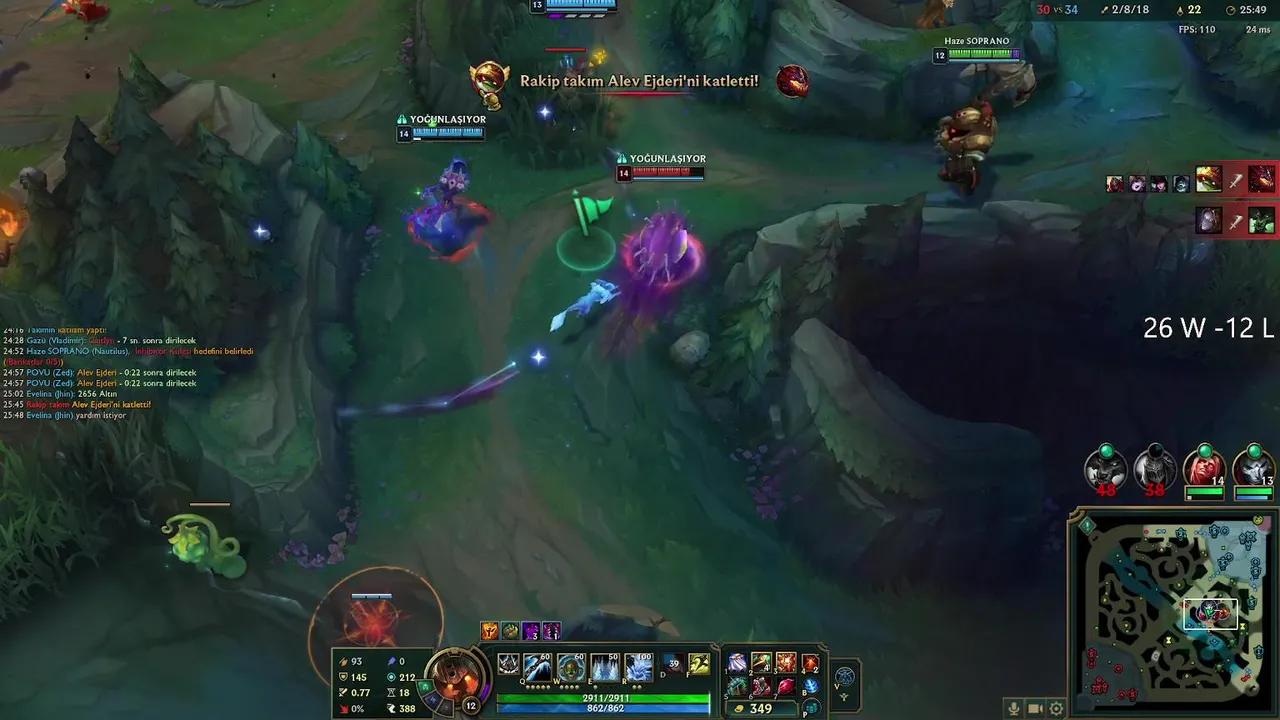The image size is (1280, 720).
Task: Open the settings gear beside the minimap
Action: tap(1057, 709)
